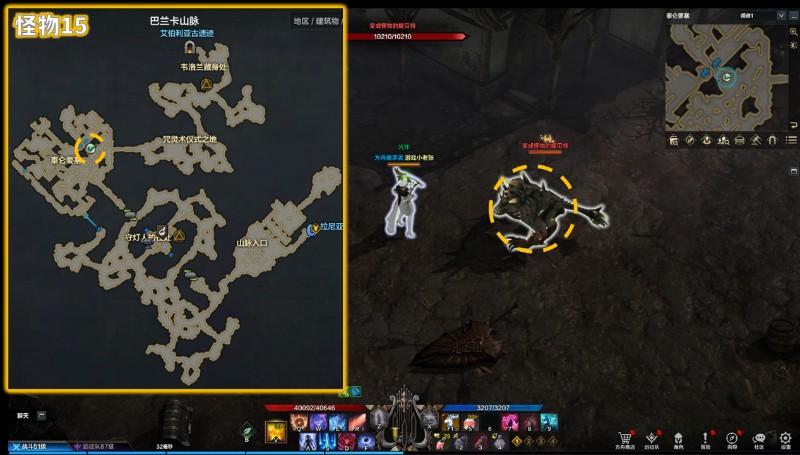The image size is (800, 455).
Task: Trigger the glowing yellow V skill
Action: pos(277,432)
